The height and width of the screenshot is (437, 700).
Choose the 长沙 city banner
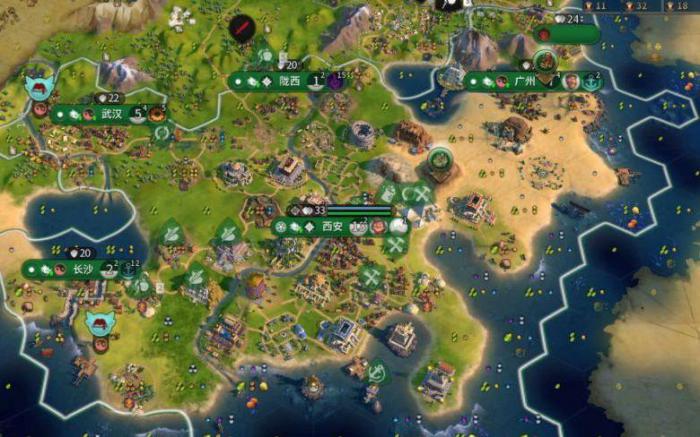[x=82, y=269]
